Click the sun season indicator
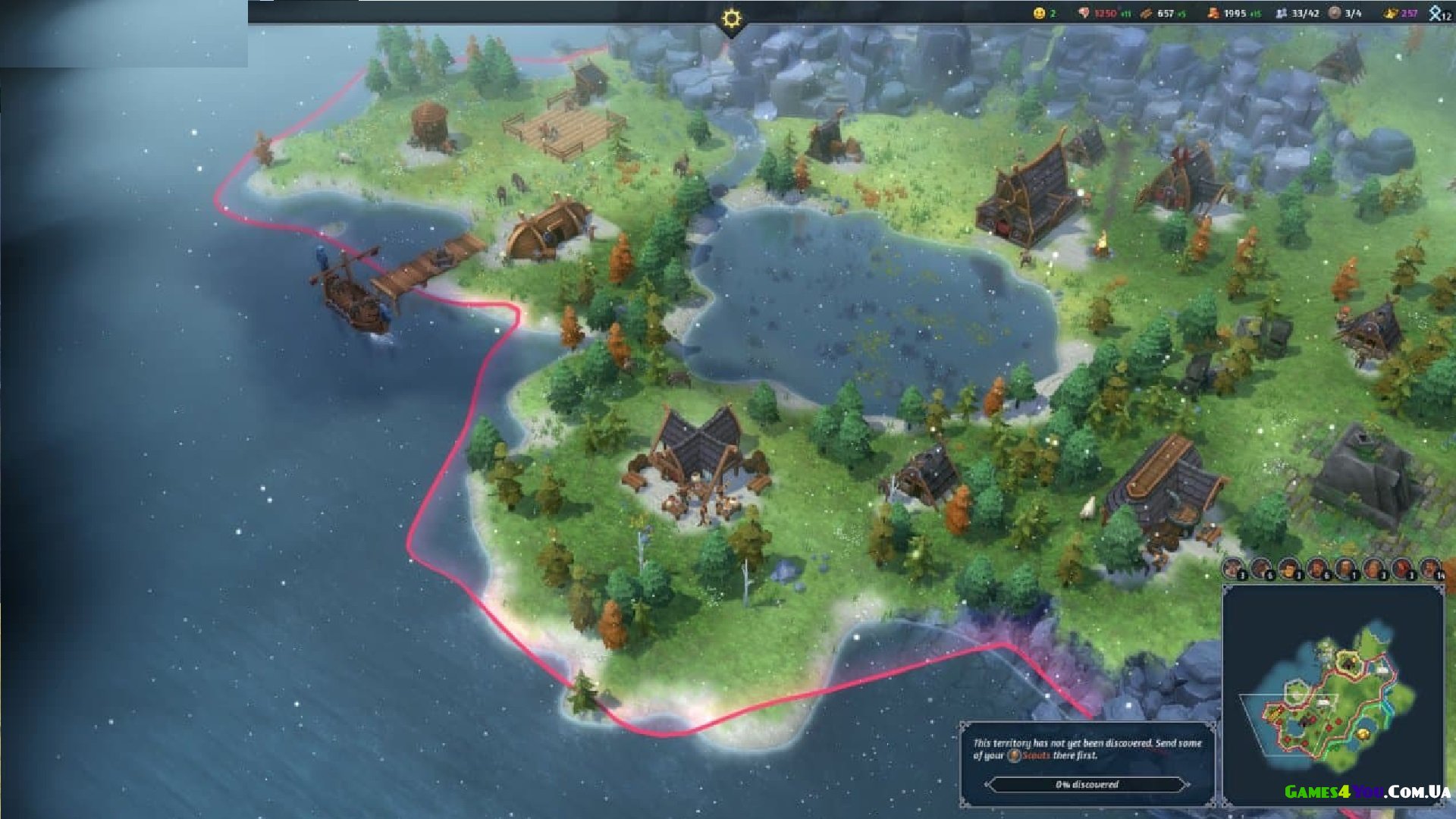The height and width of the screenshot is (819, 1456). (x=731, y=18)
